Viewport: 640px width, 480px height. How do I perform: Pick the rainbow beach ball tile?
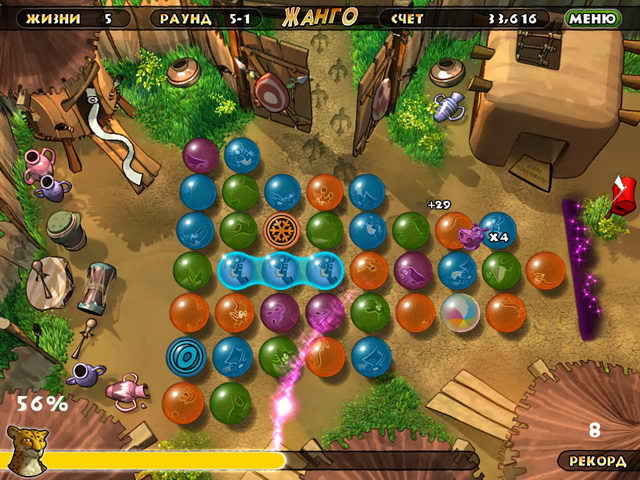click(460, 312)
